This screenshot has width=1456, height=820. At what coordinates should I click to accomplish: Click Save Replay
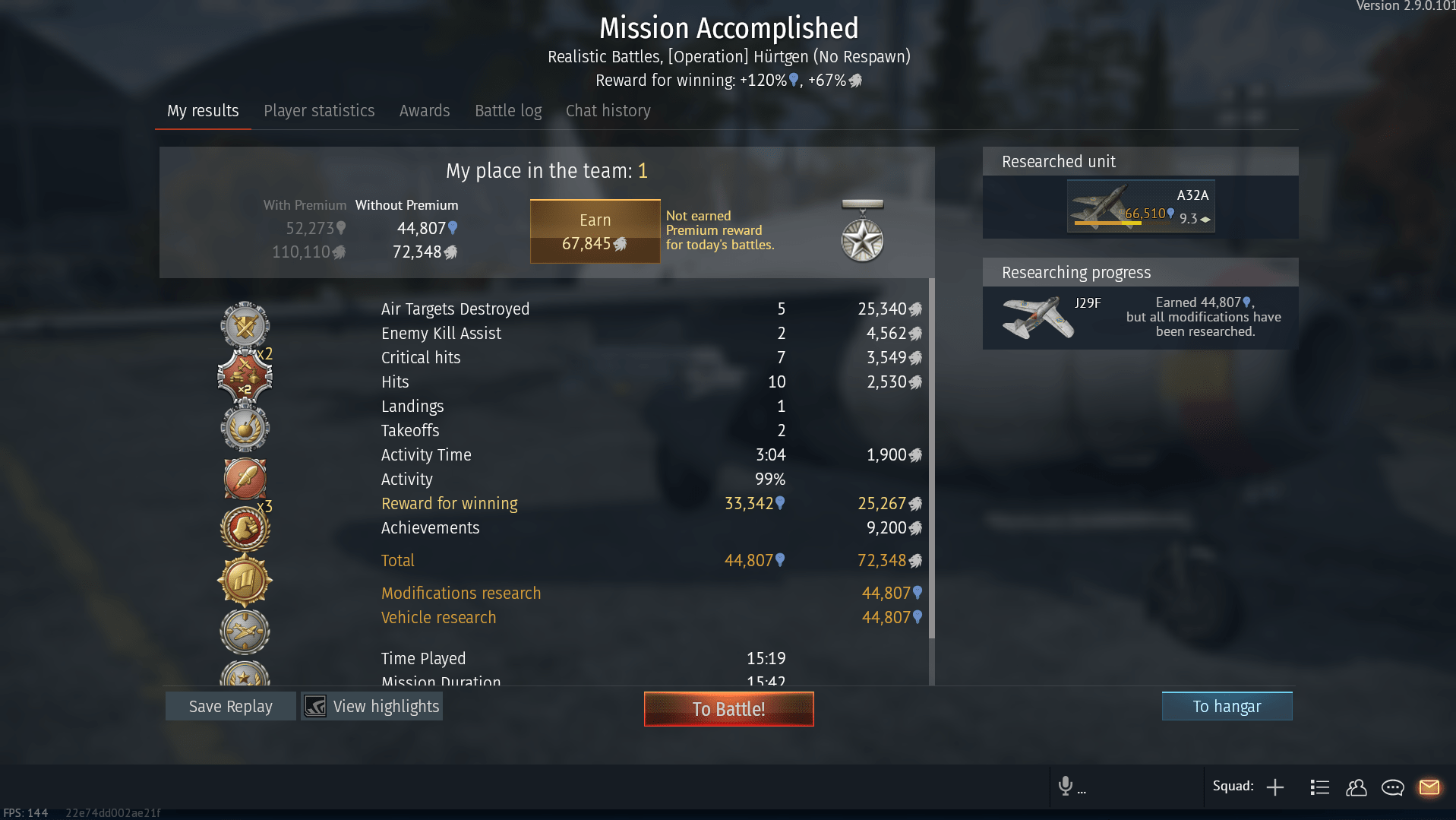click(230, 706)
